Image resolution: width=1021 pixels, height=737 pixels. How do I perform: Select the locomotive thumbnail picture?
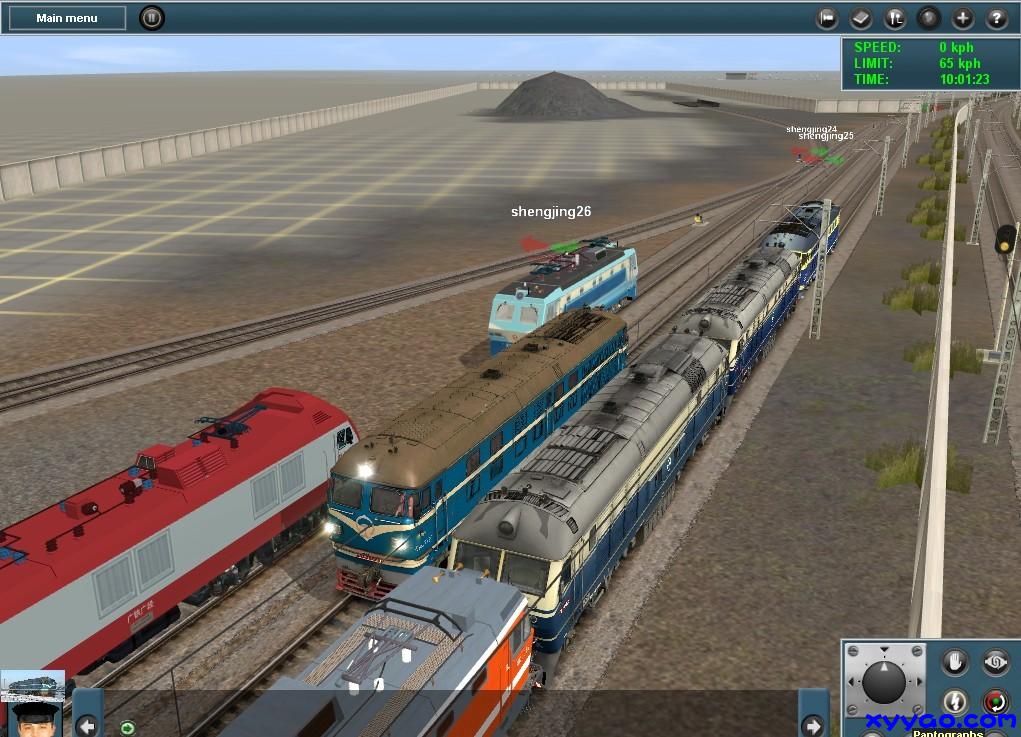(x=32, y=685)
